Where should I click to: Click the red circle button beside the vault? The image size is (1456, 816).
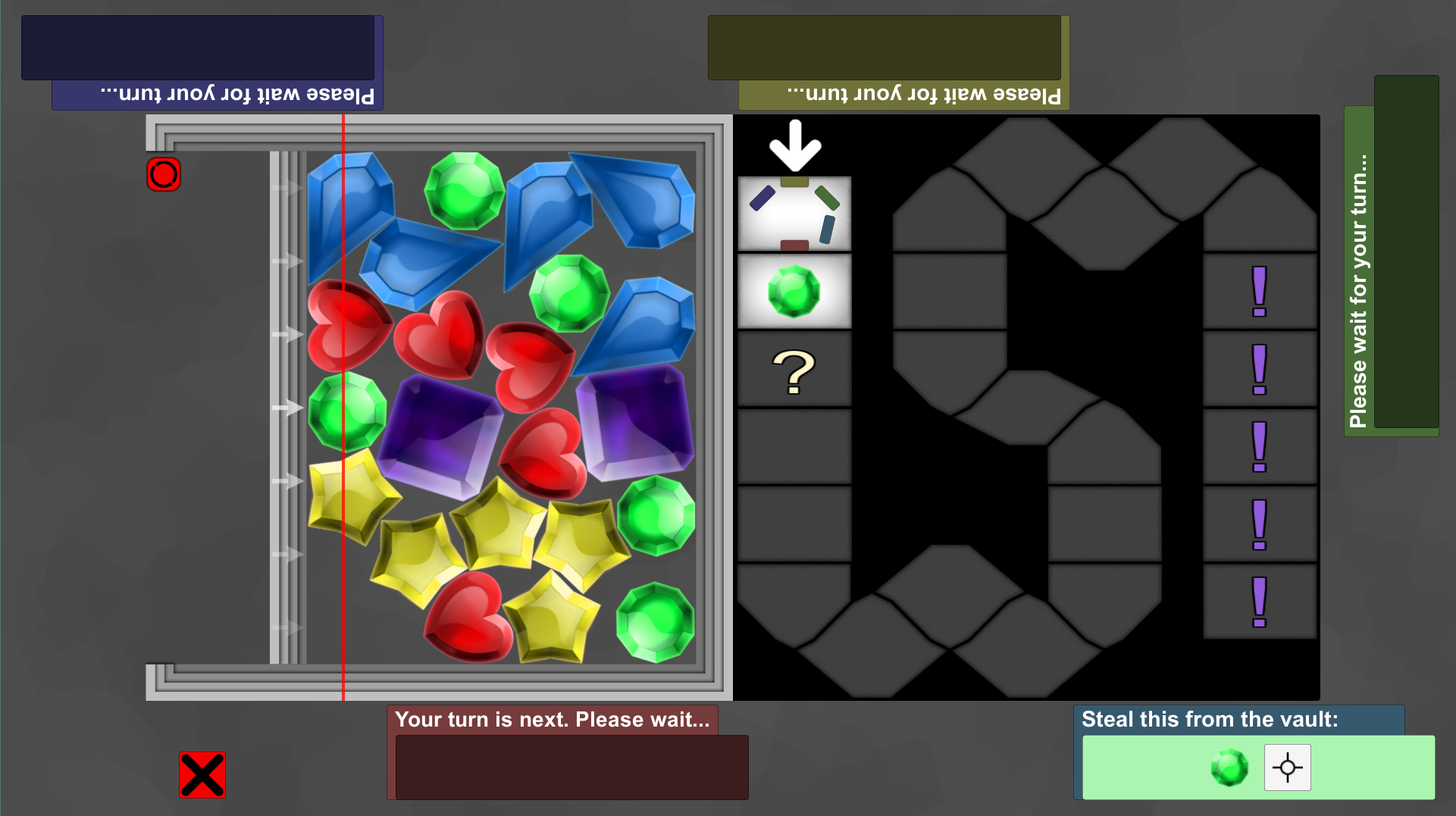click(164, 174)
